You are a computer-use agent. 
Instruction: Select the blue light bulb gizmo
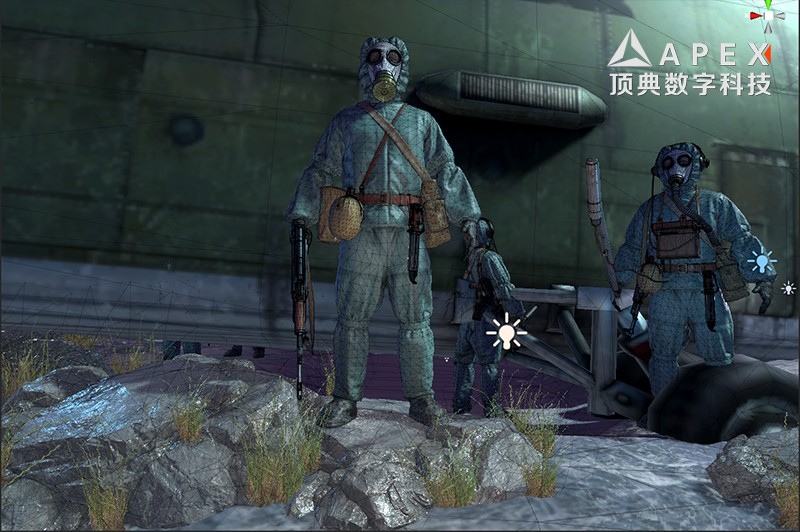pos(762,263)
